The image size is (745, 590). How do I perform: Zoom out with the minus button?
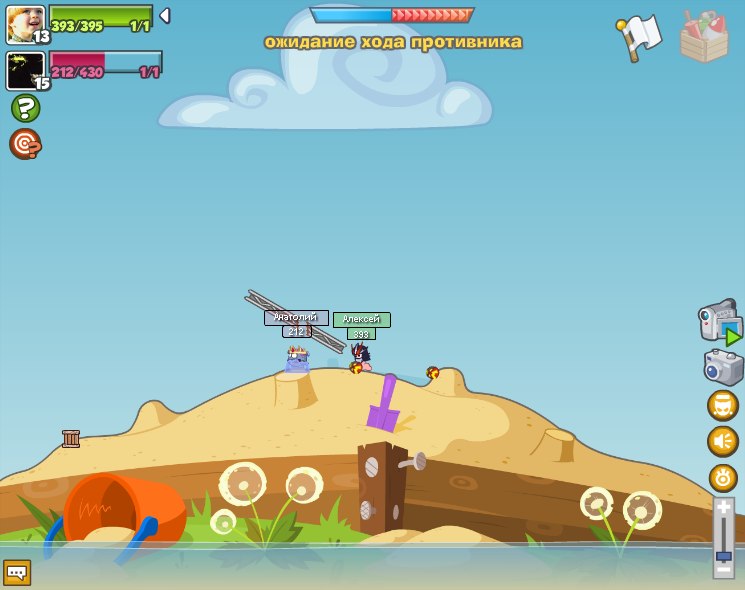[723, 569]
